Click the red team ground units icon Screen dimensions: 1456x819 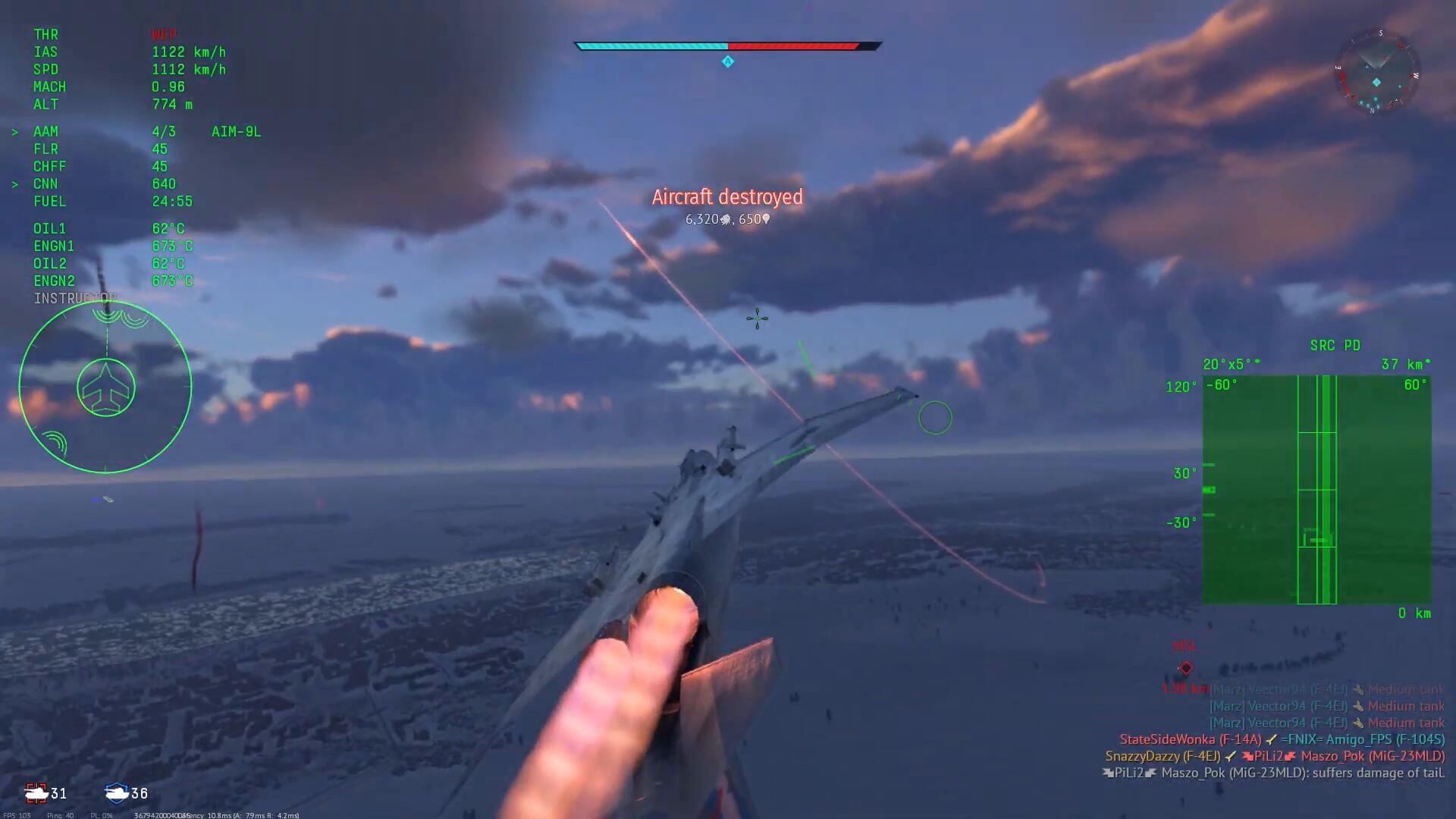tap(36, 793)
